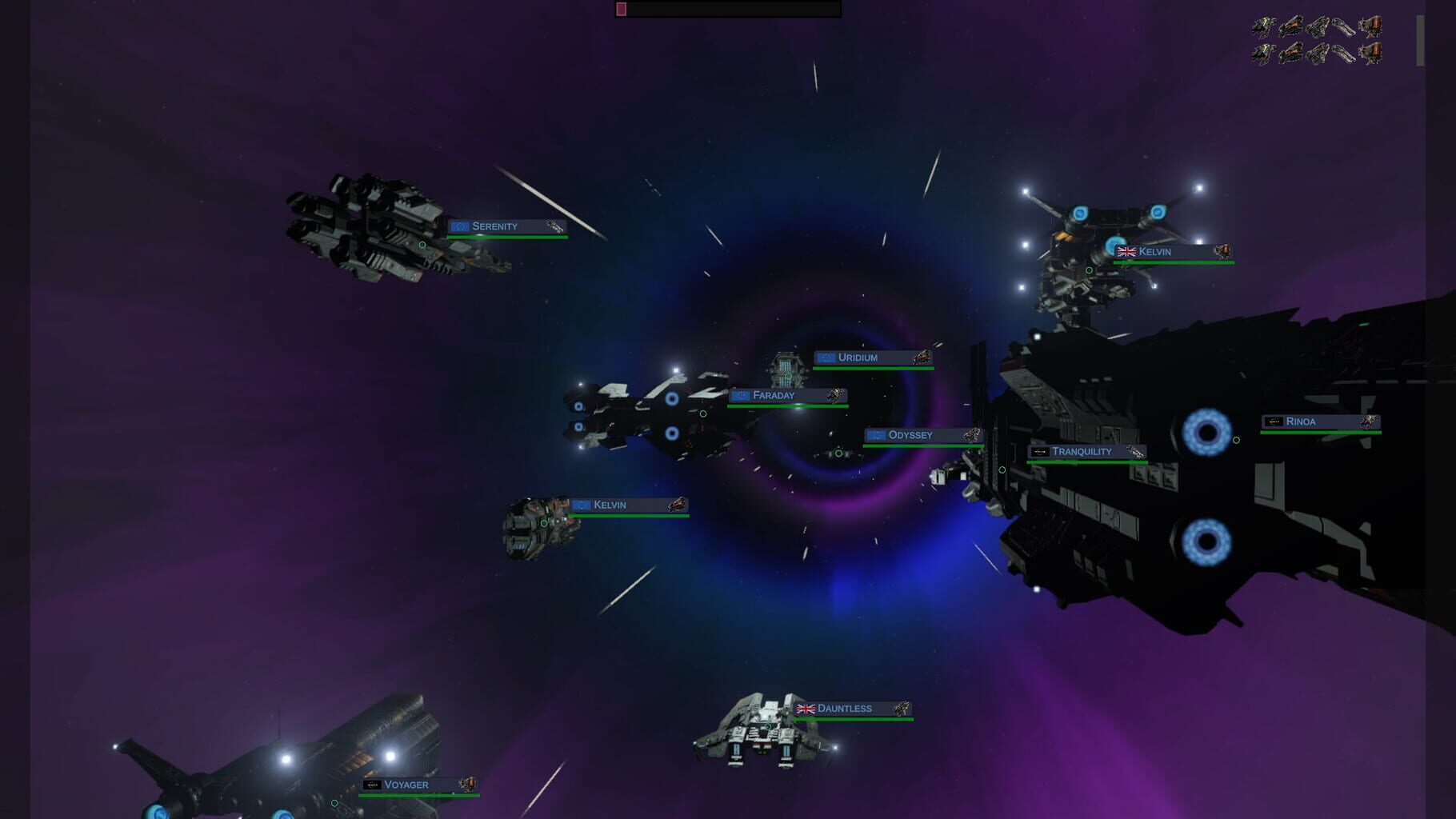Image resolution: width=1456 pixels, height=819 pixels.
Task: Click the second fleet ship icon in the top row
Action: coord(1290,26)
